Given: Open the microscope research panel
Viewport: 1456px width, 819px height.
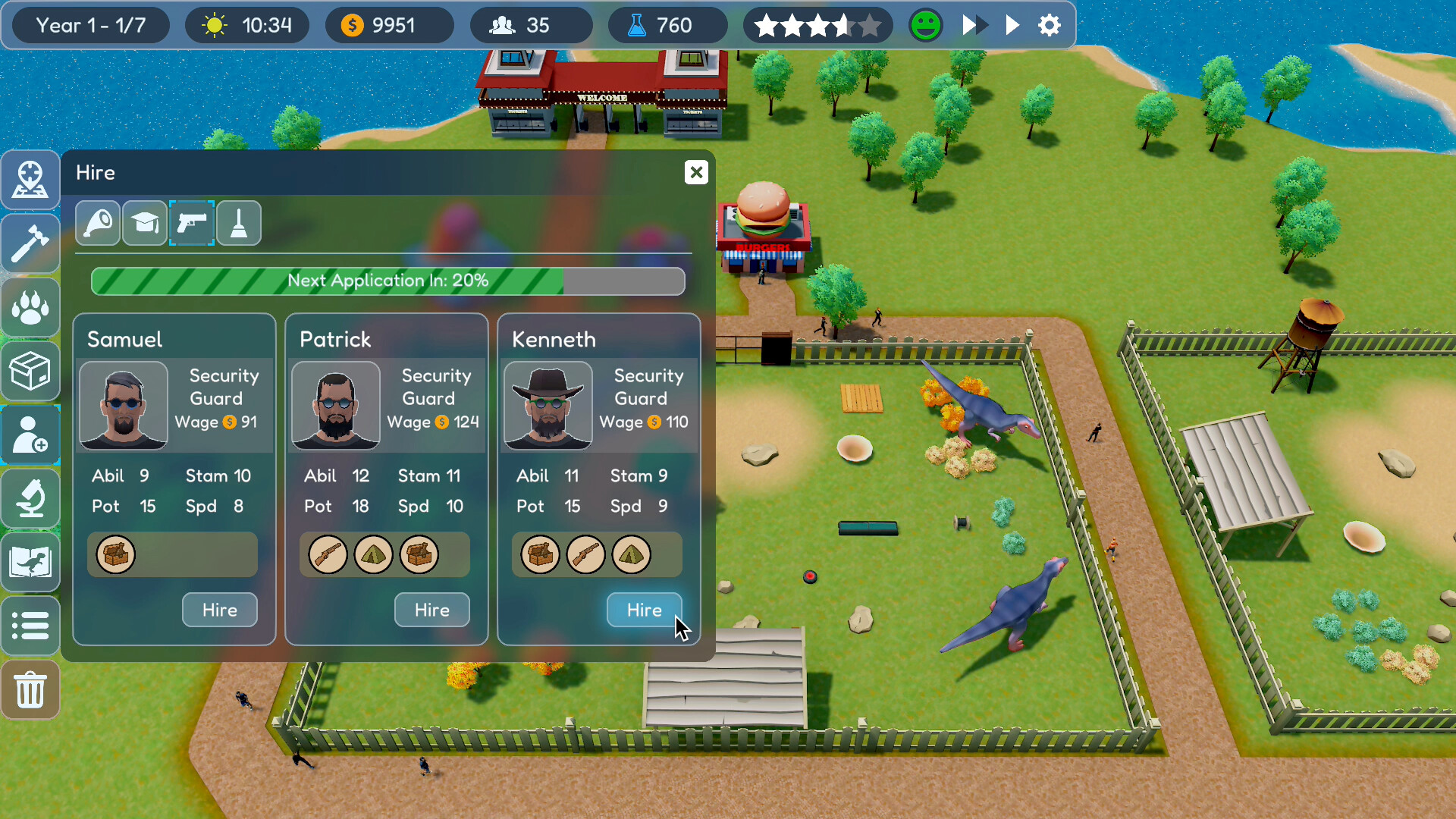Looking at the screenshot, I should click(x=30, y=499).
